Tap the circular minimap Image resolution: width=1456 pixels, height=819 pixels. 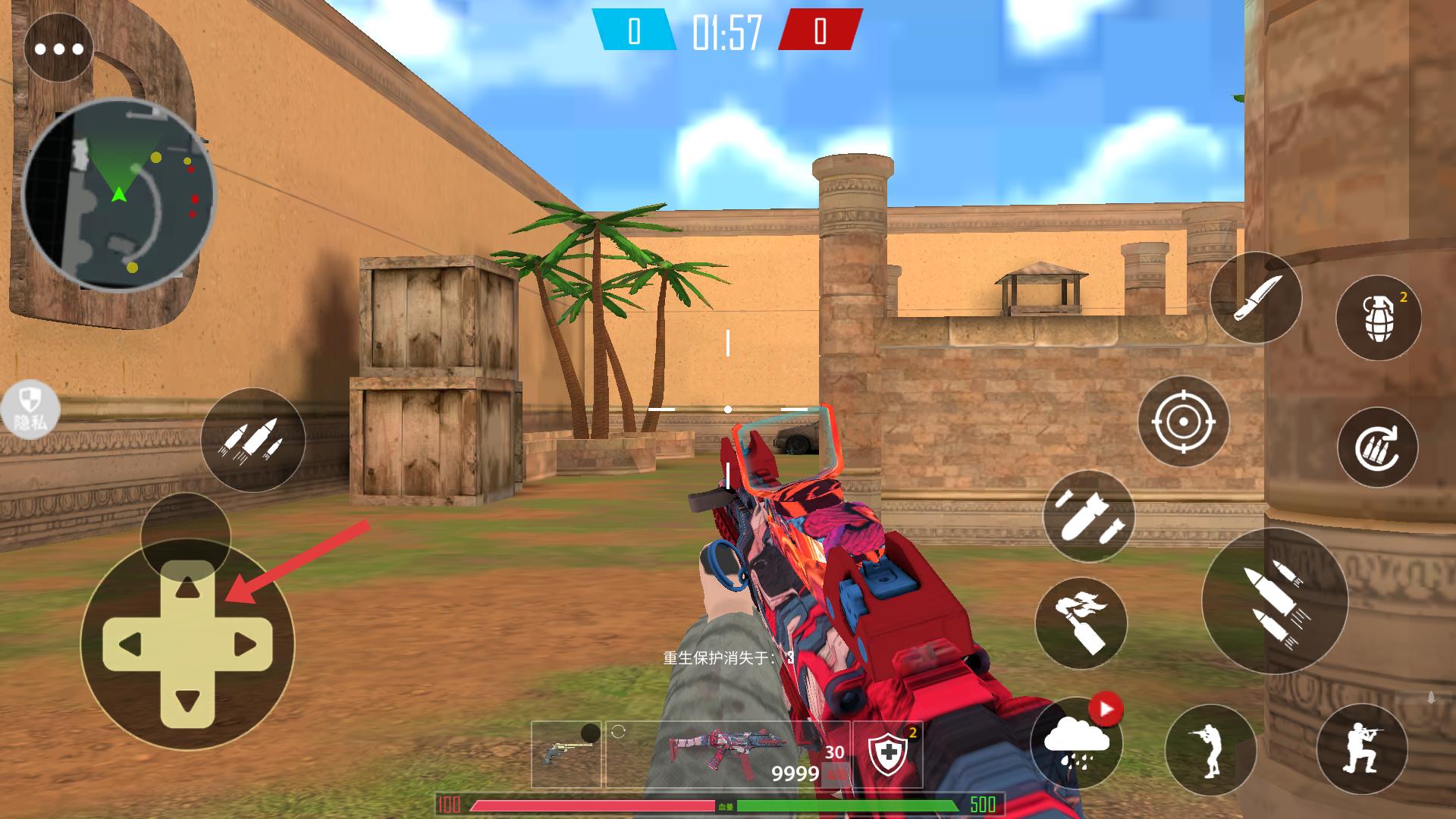(x=119, y=194)
